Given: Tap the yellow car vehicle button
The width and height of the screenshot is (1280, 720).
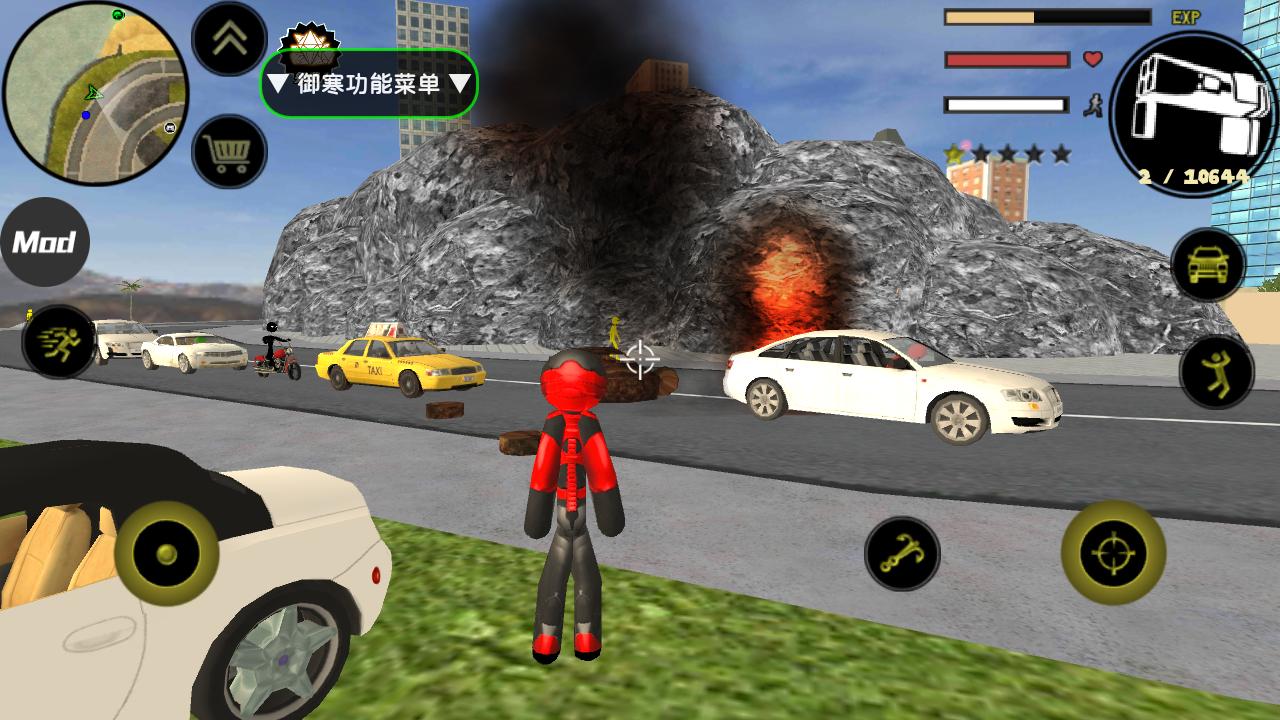Looking at the screenshot, I should click(1208, 265).
